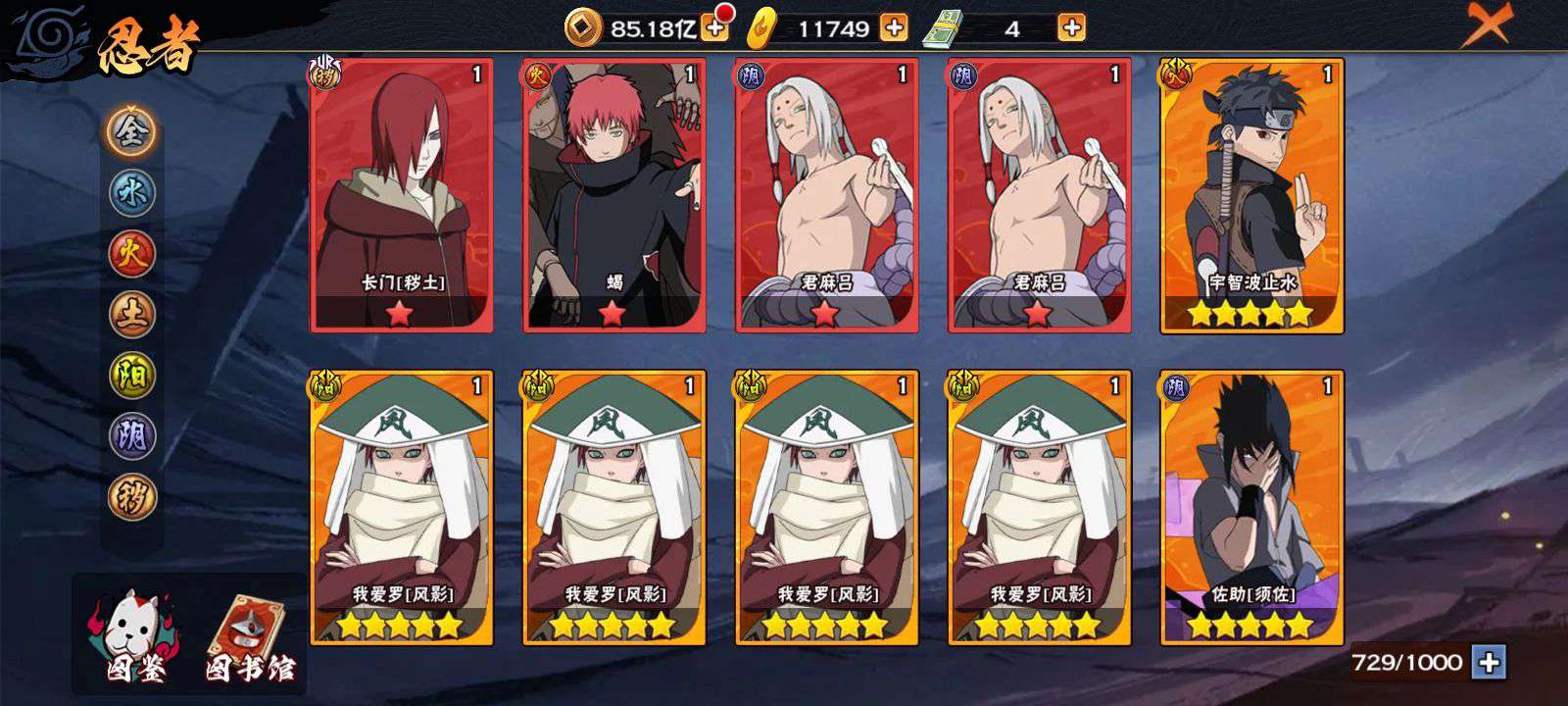This screenshot has height=706, width=1568.
Task: Select the 佐助[须佐] ninja card
Action: 1251,508
